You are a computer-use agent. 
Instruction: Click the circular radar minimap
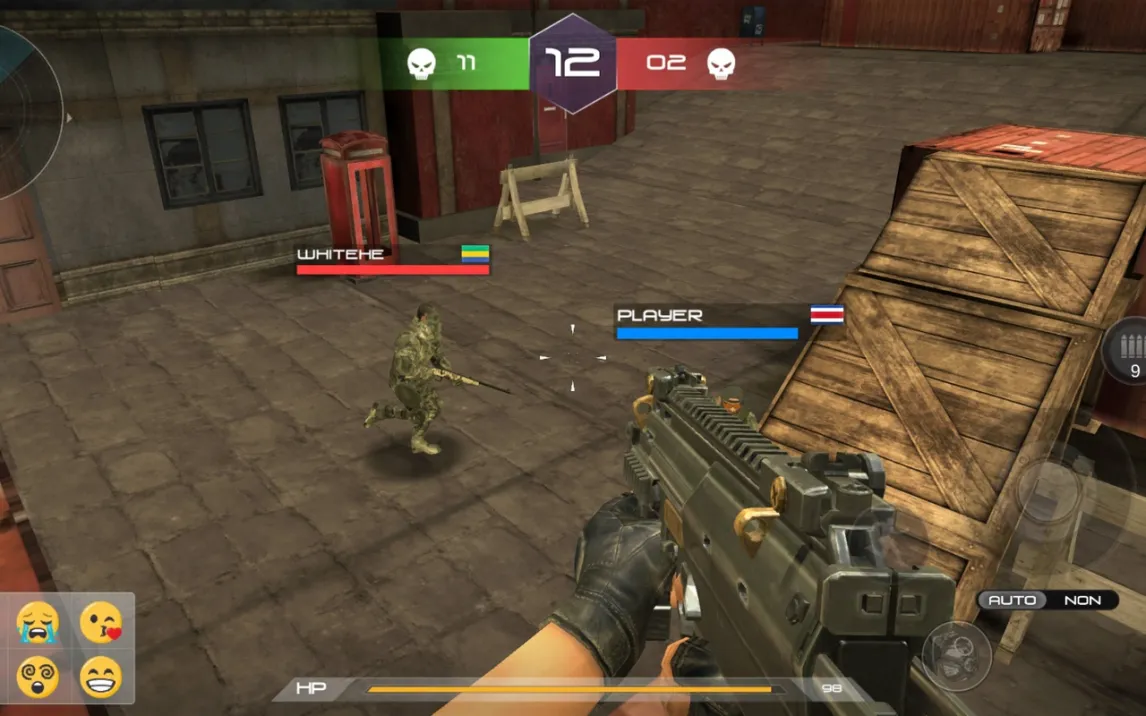22,112
